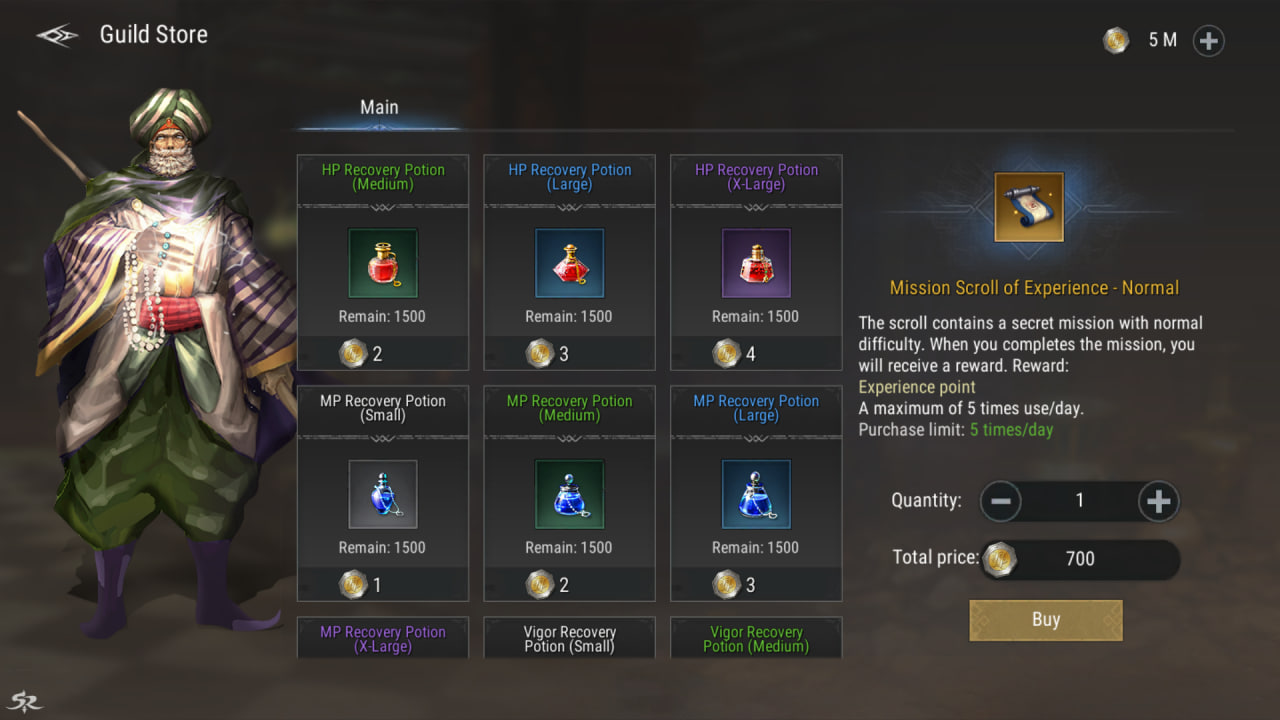The width and height of the screenshot is (1280, 720).
Task: Choose Vigor Recovery Potion (Small) item
Action: 569,639
